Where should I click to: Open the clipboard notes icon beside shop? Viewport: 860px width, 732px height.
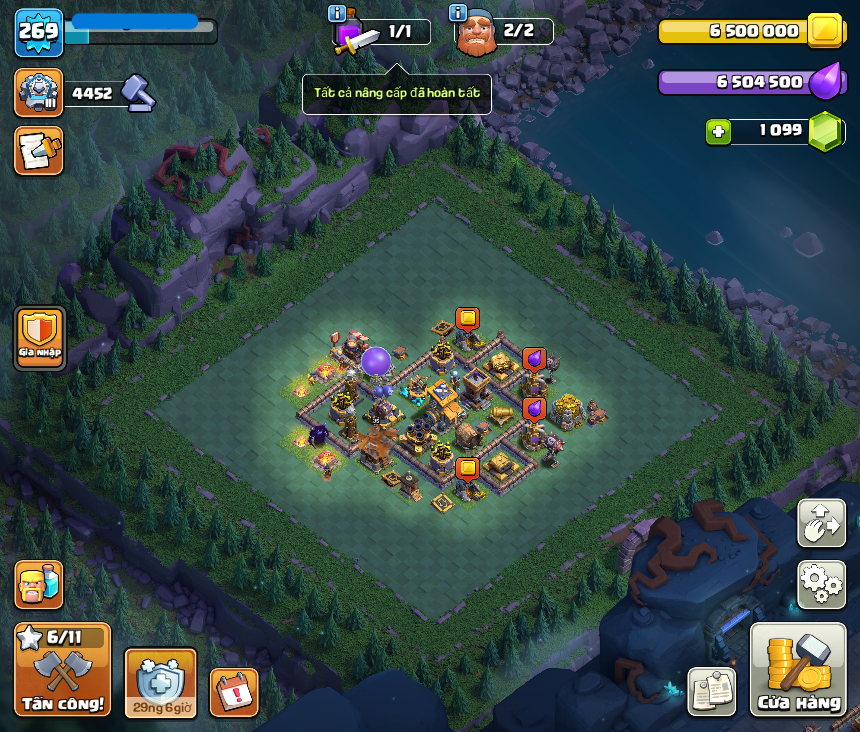tap(712, 690)
